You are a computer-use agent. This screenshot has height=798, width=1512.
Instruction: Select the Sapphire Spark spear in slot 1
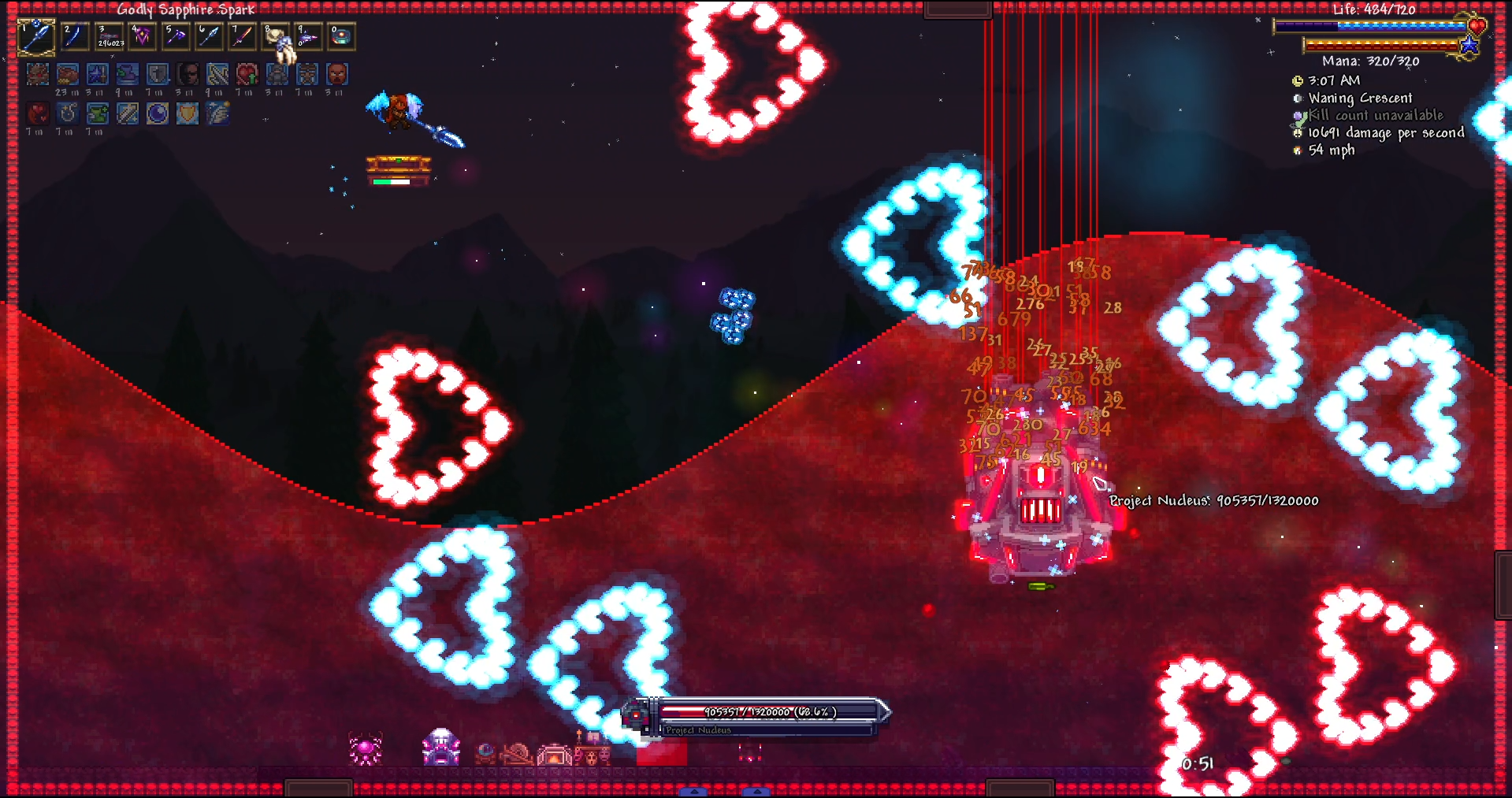point(36,37)
